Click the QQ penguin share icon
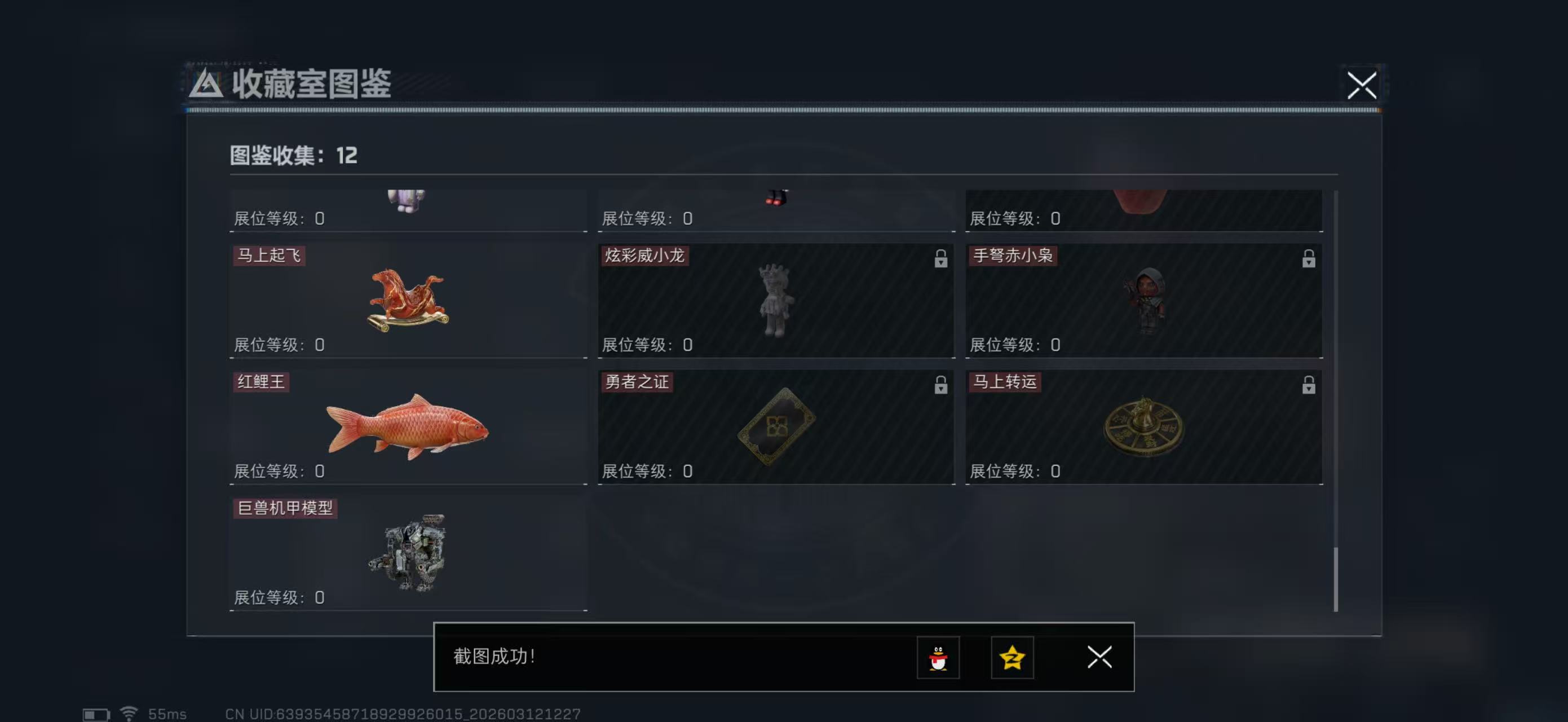 [939, 658]
